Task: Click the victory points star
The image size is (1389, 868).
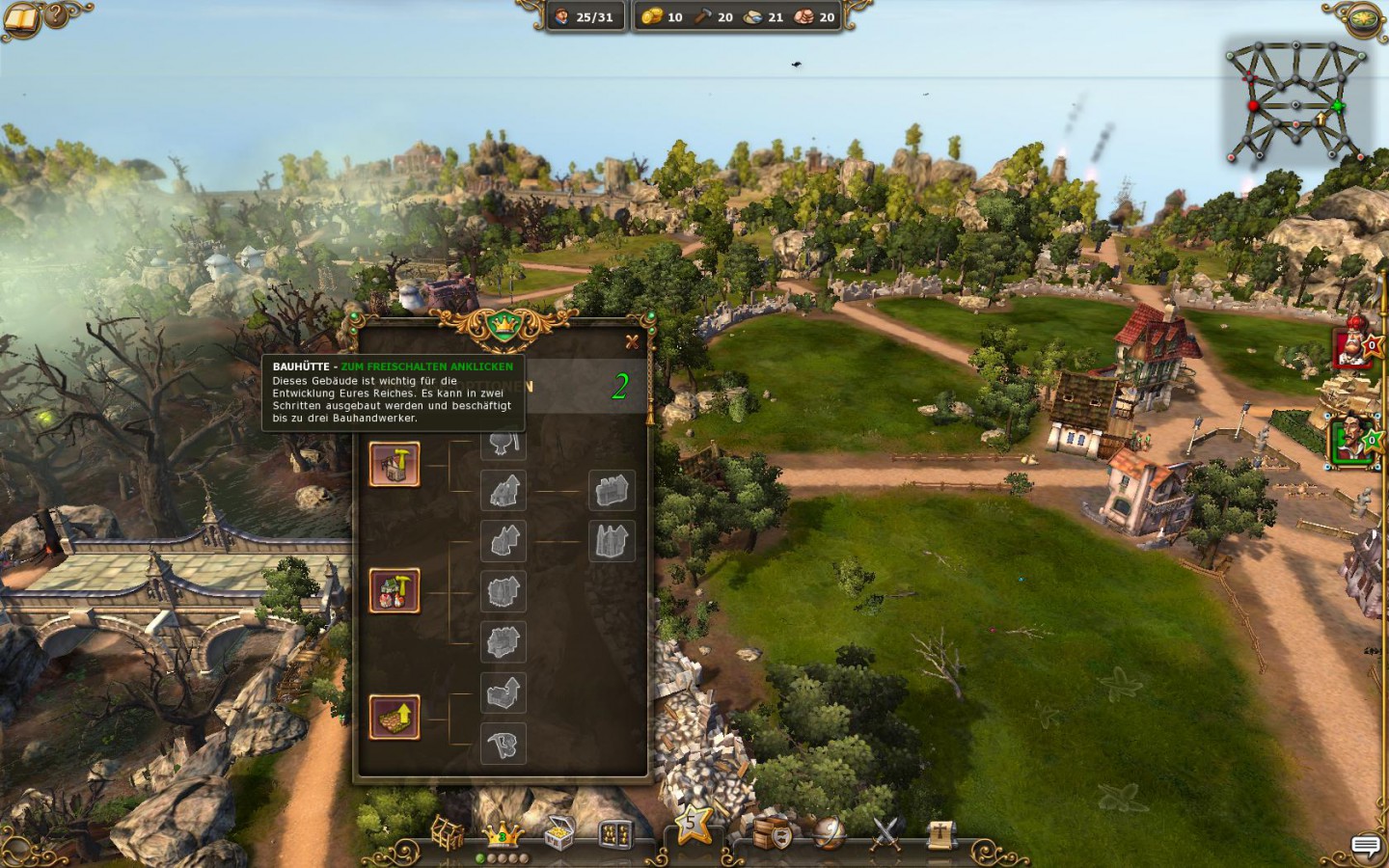Action: click(693, 825)
